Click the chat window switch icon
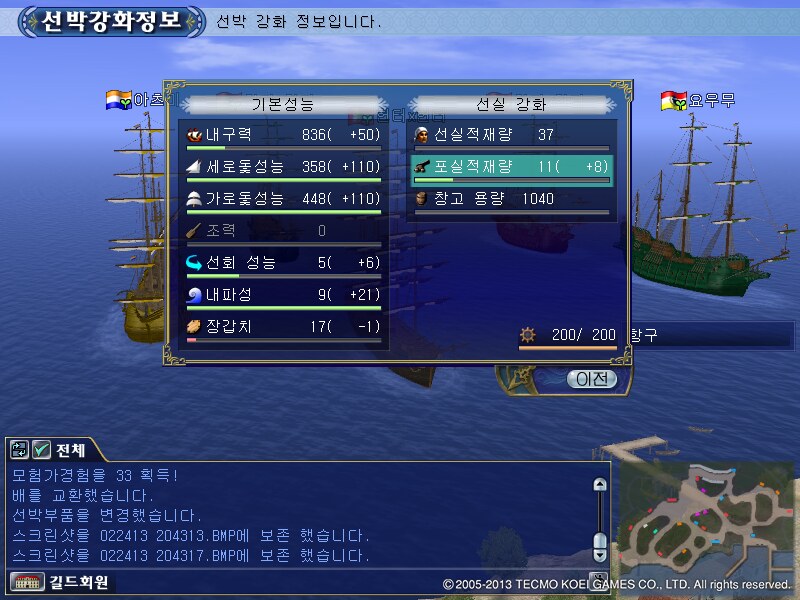Screen dimensions: 800x600 [x=20, y=450]
